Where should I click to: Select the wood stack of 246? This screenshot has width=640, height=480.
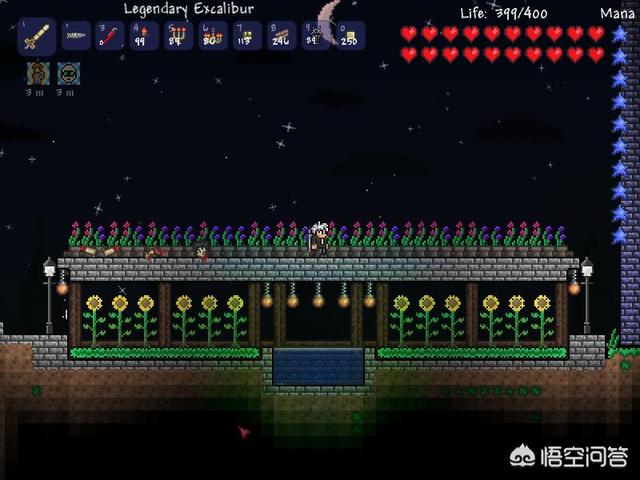pos(281,36)
